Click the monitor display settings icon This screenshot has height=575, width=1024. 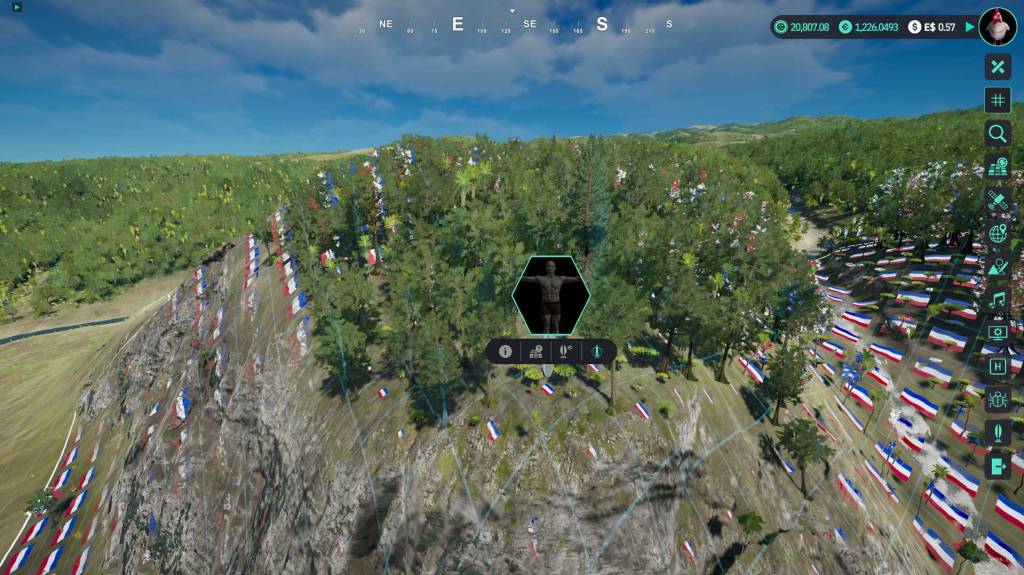pos(997,333)
